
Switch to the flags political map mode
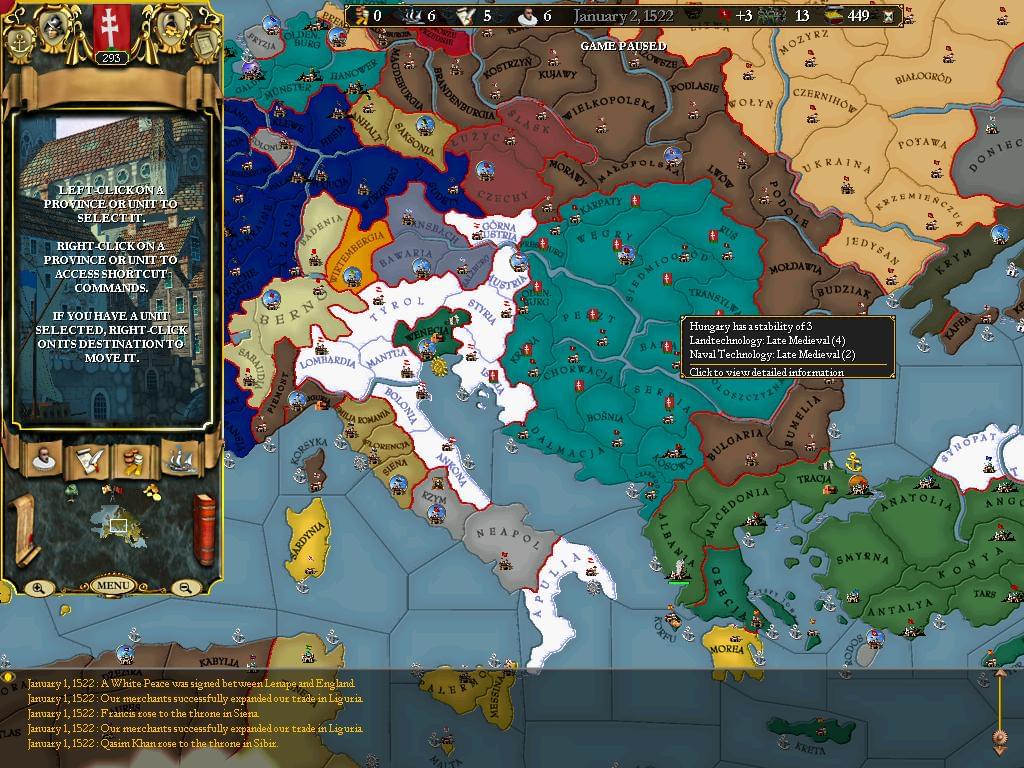pos(111,489)
